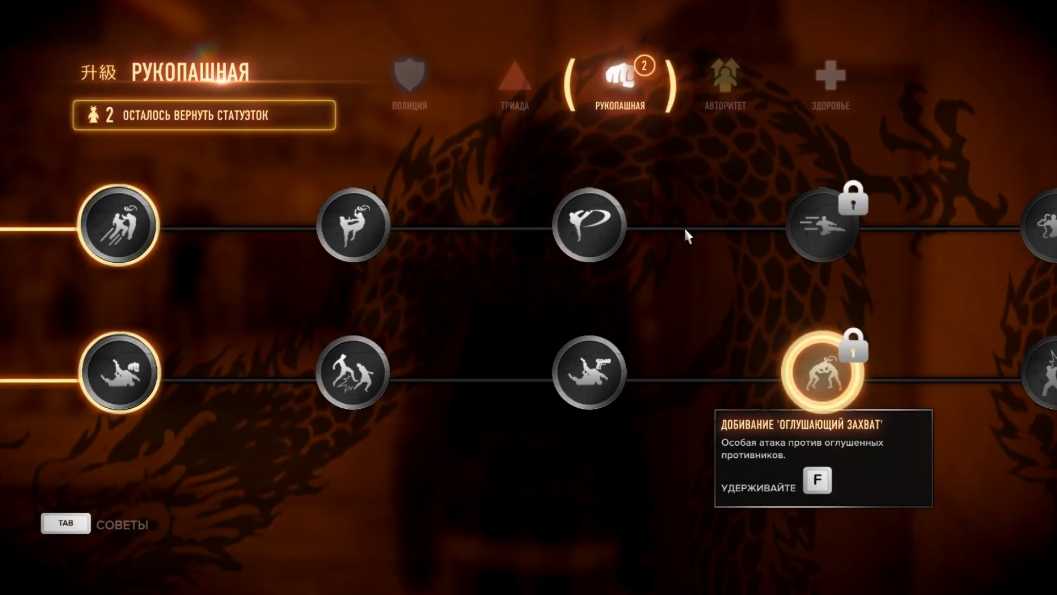This screenshot has height=595, width=1057.
Task: Switch to the Полиция upgrades tab
Action: 410,80
